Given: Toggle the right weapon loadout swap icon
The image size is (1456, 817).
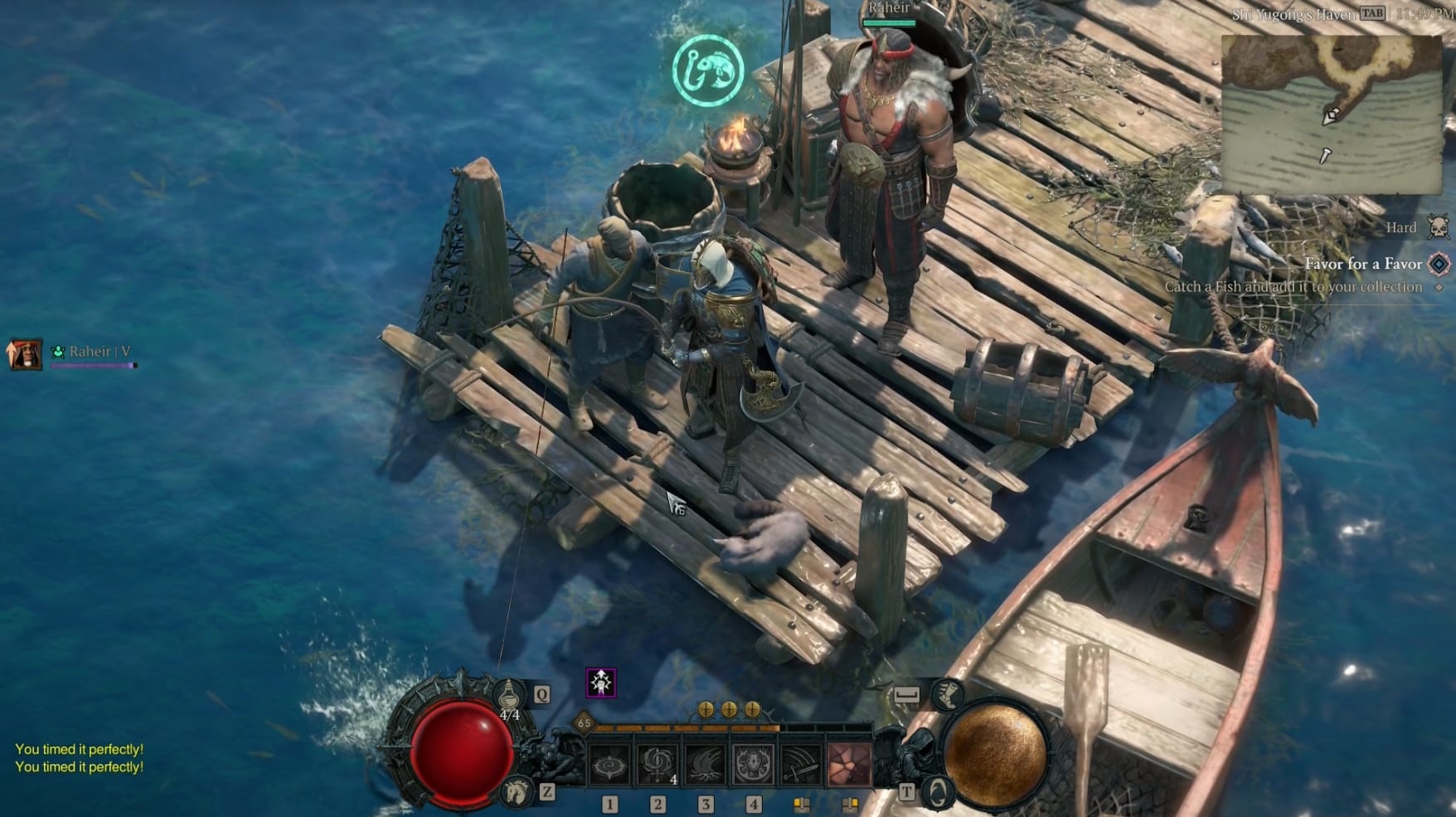Looking at the screenshot, I should (x=850, y=803).
